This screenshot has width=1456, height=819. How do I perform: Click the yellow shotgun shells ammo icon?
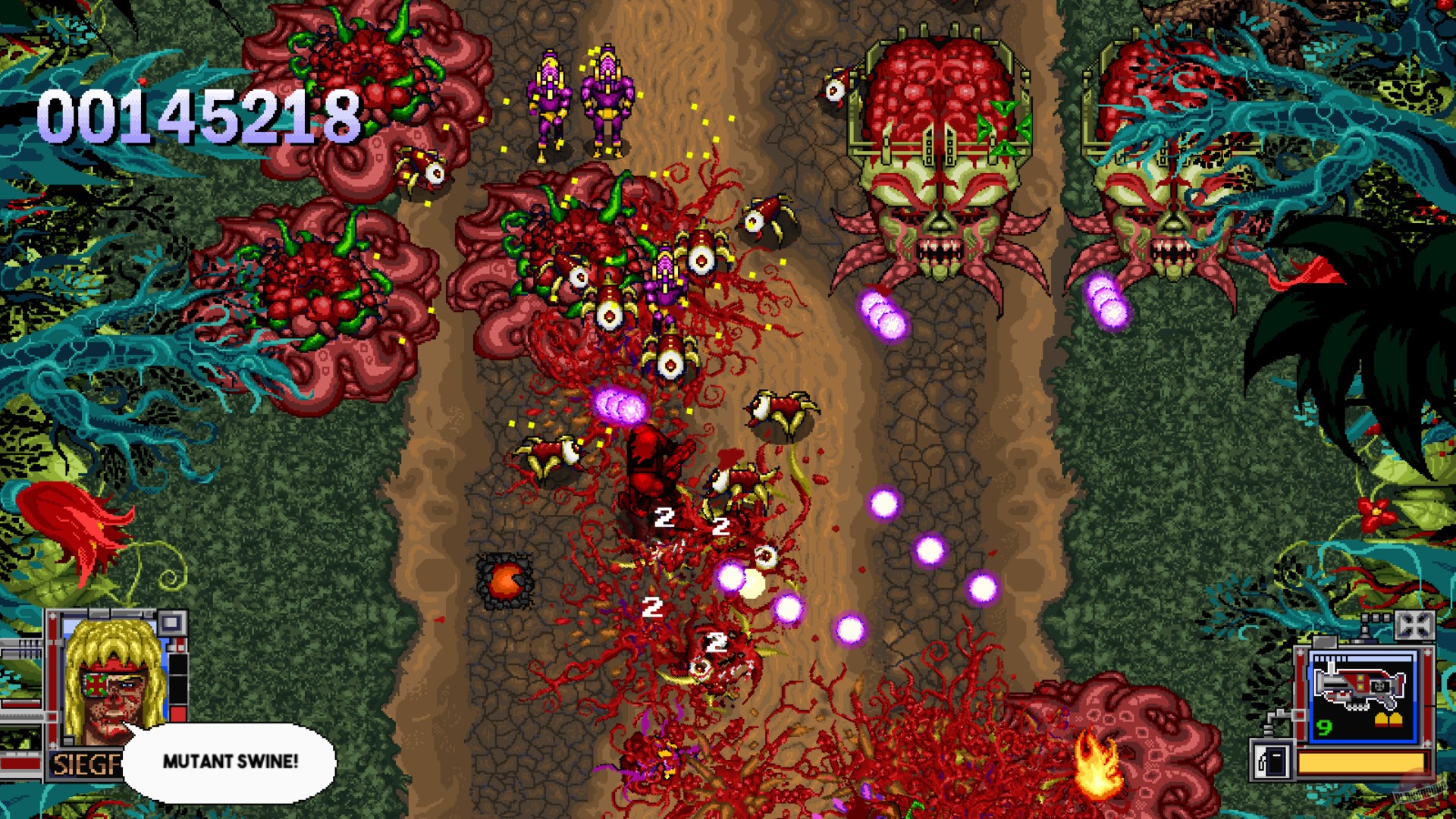pos(1389,719)
